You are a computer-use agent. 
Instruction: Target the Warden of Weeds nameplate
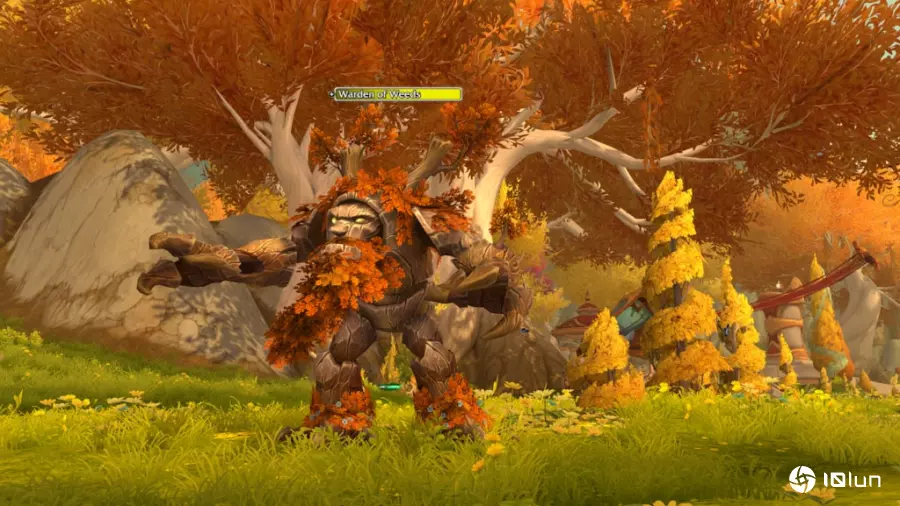pyautogui.click(x=397, y=94)
